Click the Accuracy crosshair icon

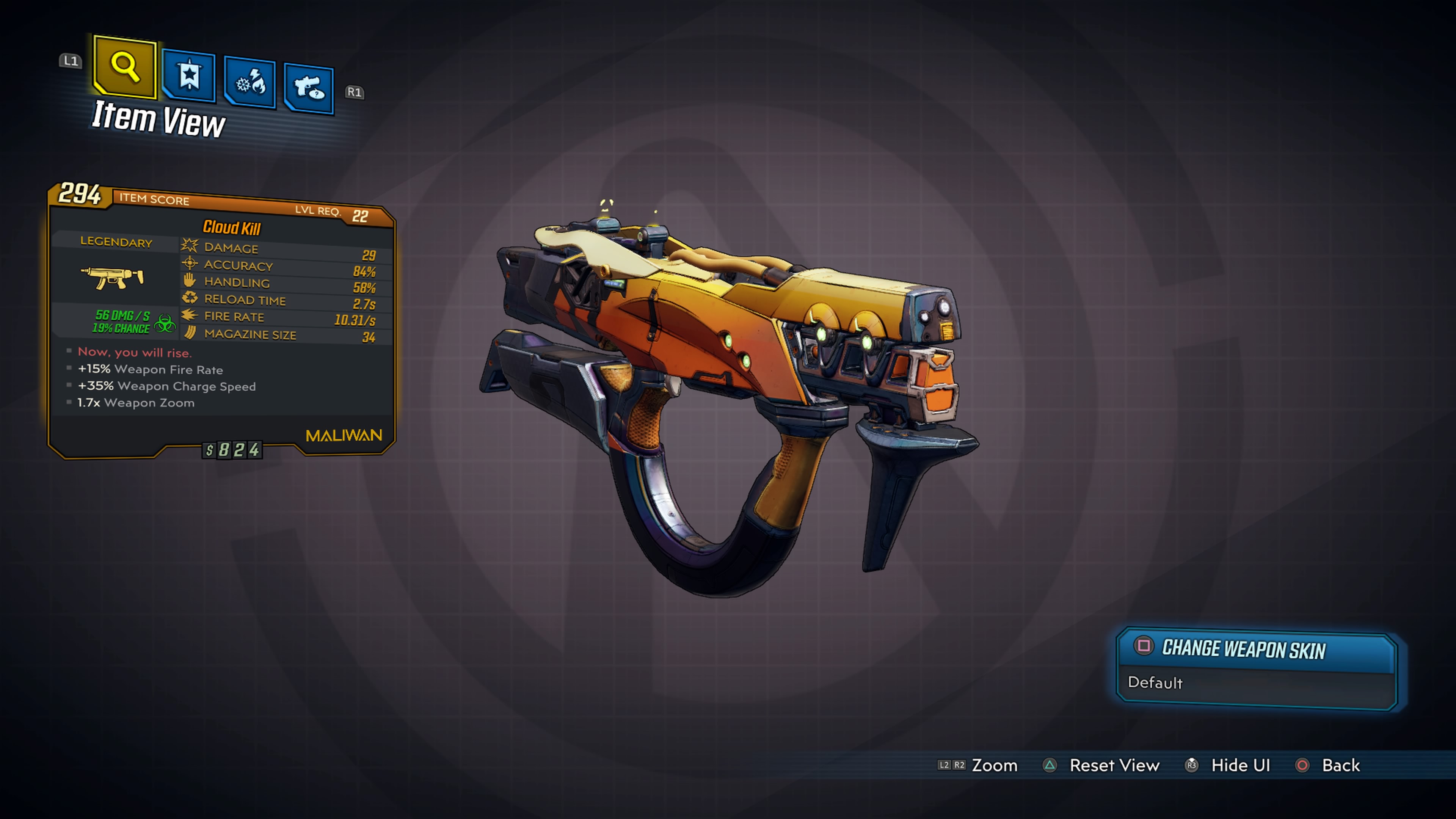[189, 263]
